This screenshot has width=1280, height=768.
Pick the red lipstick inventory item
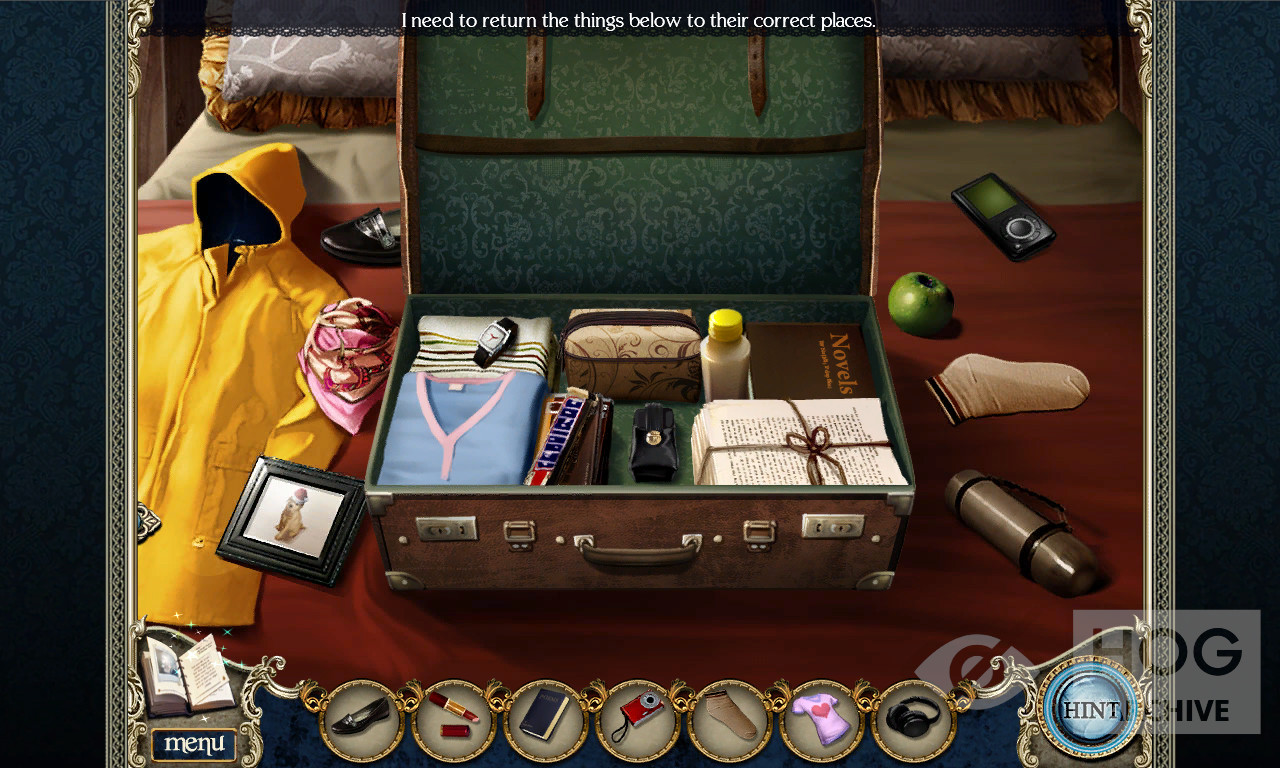pos(453,717)
